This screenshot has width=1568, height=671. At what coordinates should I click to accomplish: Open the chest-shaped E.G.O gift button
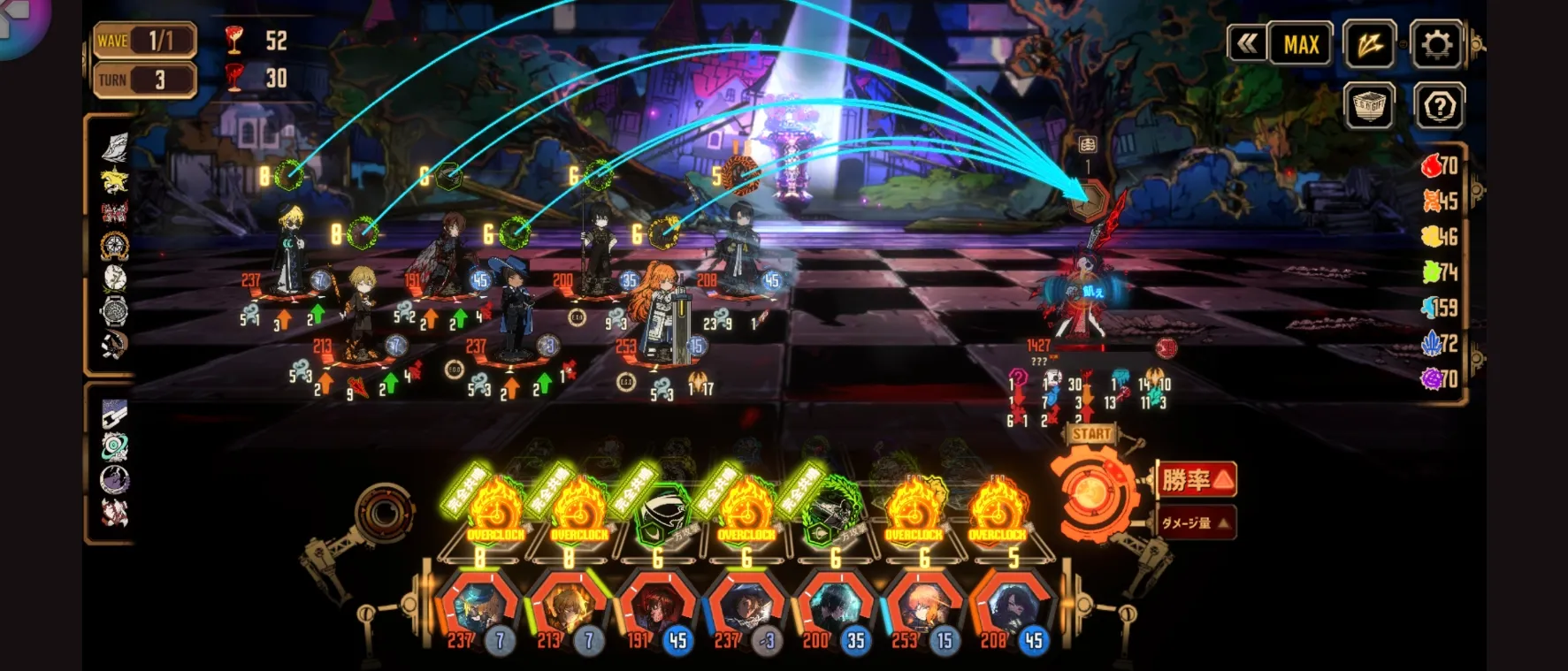click(x=1369, y=107)
